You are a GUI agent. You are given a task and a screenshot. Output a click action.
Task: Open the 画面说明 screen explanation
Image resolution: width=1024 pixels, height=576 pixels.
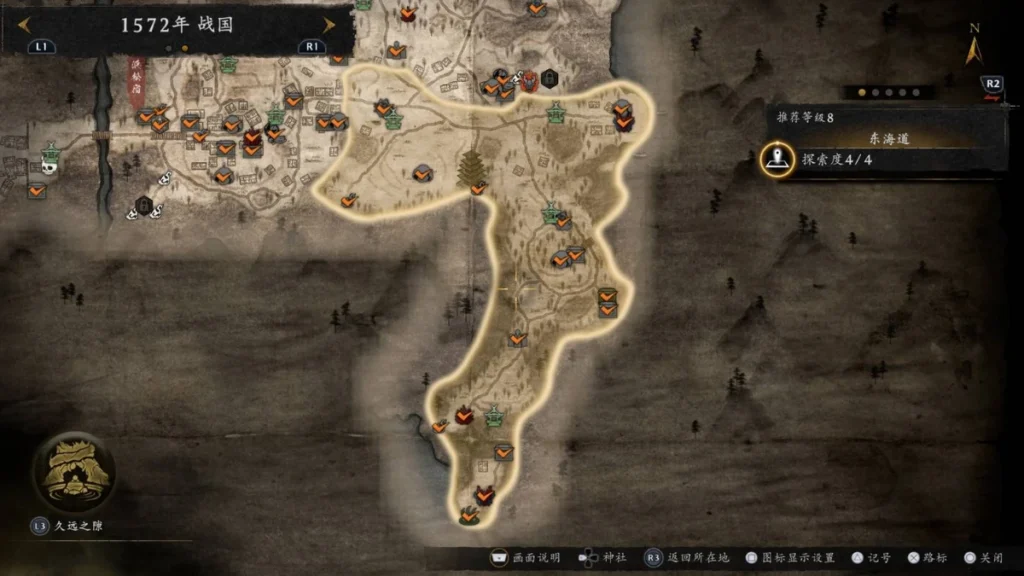[525, 557]
